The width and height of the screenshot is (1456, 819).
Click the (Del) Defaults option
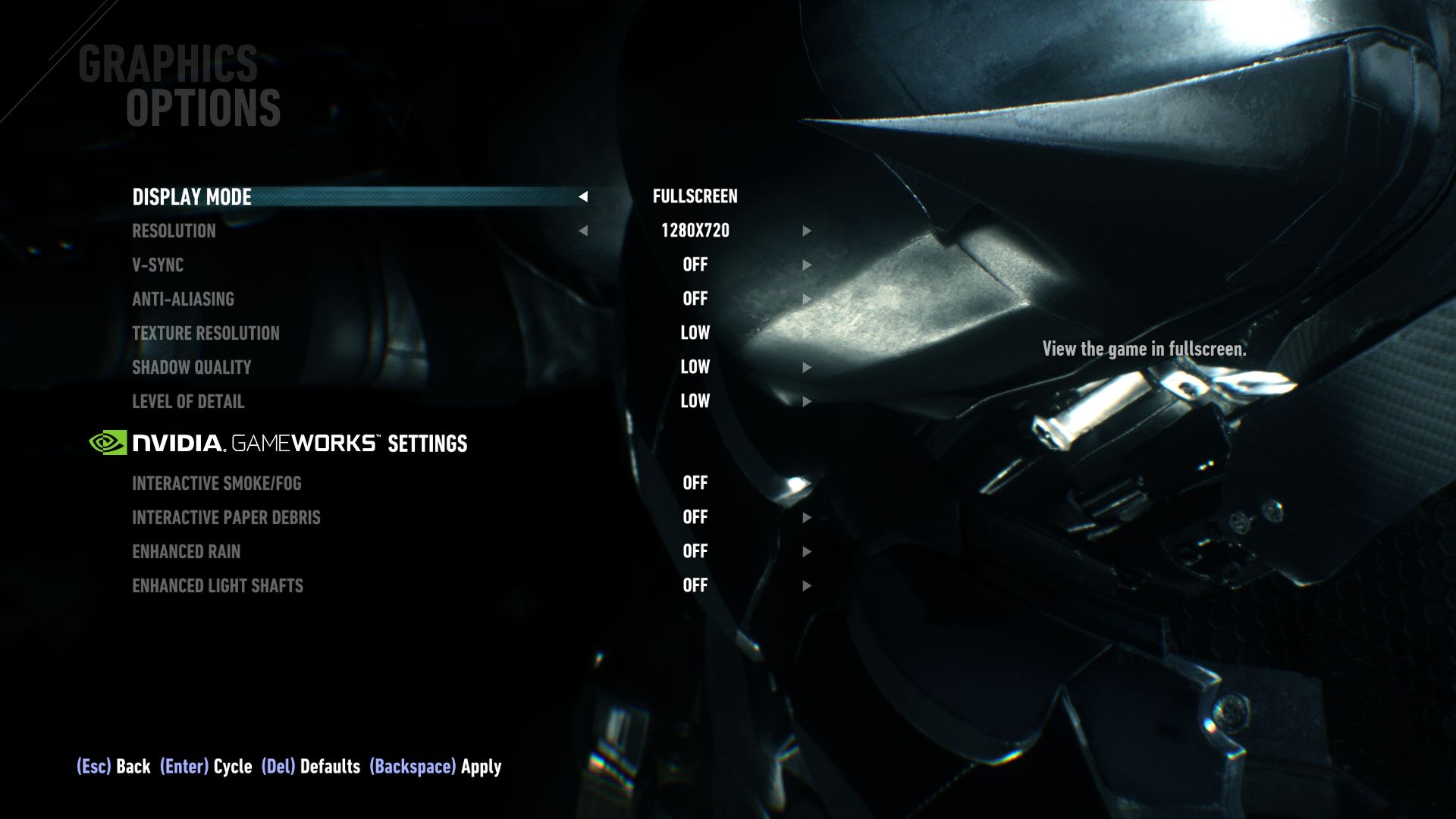(x=309, y=767)
